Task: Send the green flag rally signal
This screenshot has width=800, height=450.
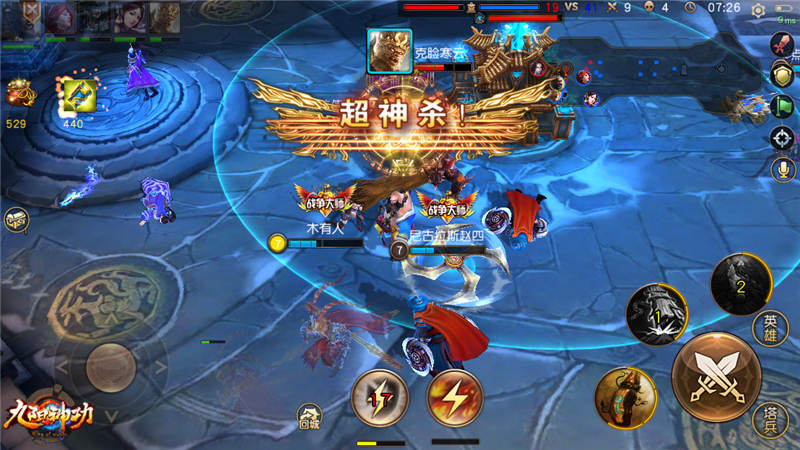Action: [x=782, y=105]
